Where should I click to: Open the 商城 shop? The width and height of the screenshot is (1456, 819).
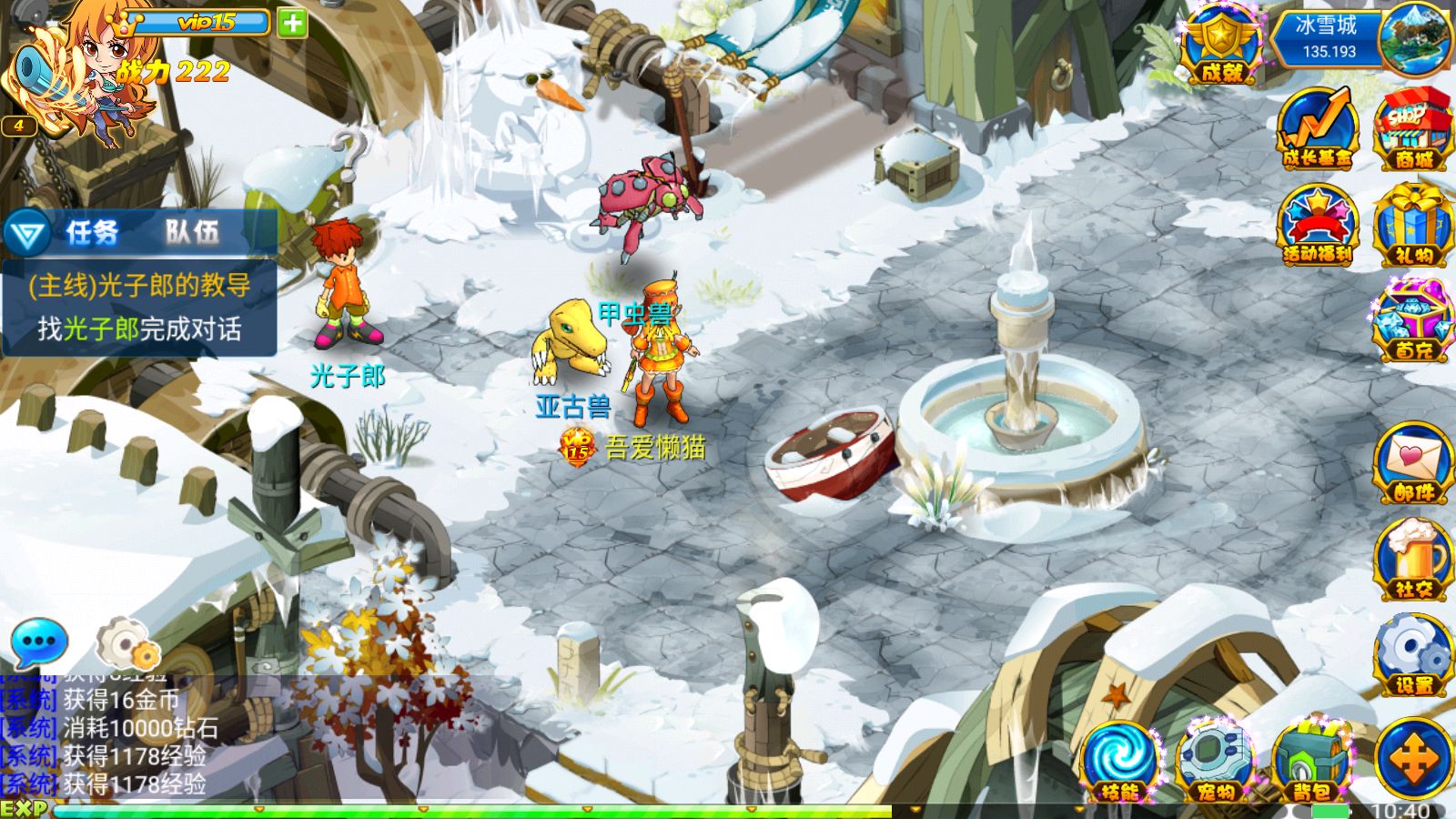[1412, 130]
